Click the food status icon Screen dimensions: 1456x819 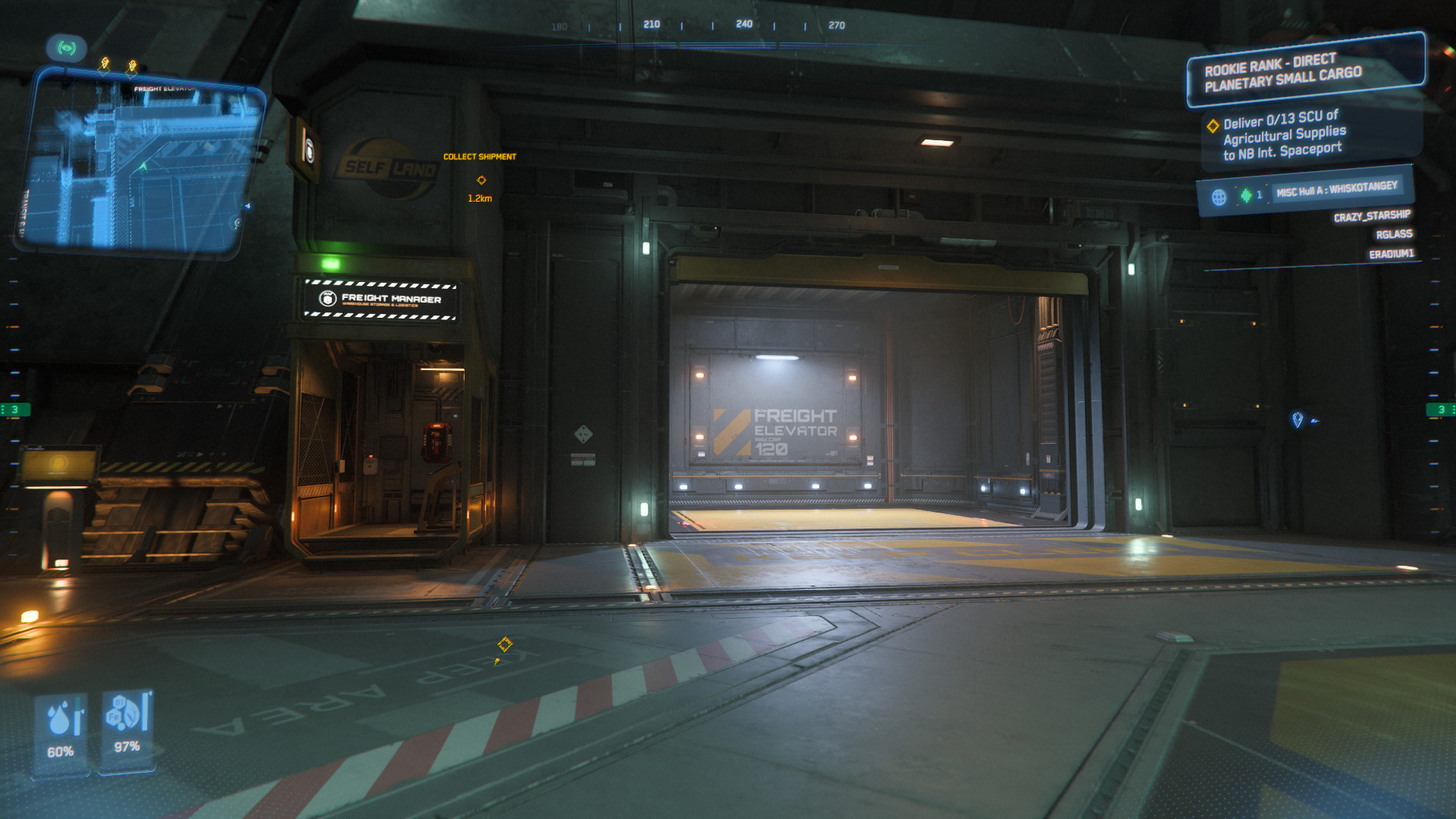click(124, 712)
